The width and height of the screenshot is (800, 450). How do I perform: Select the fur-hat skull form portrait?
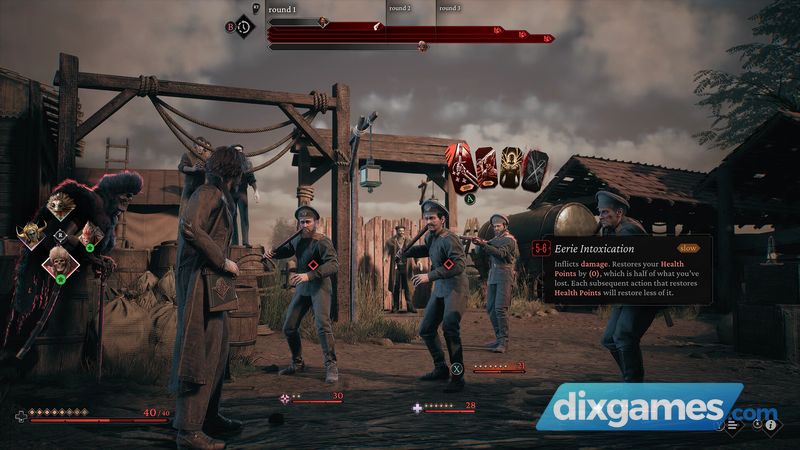point(61,263)
